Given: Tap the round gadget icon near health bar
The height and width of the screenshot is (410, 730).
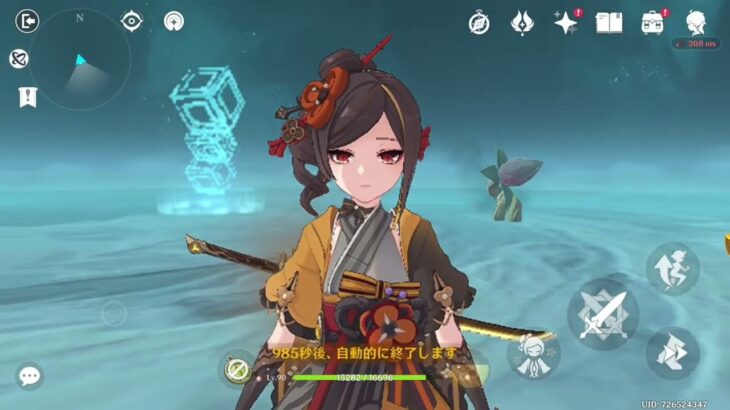Looking at the screenshot, I should coord(238,370).
